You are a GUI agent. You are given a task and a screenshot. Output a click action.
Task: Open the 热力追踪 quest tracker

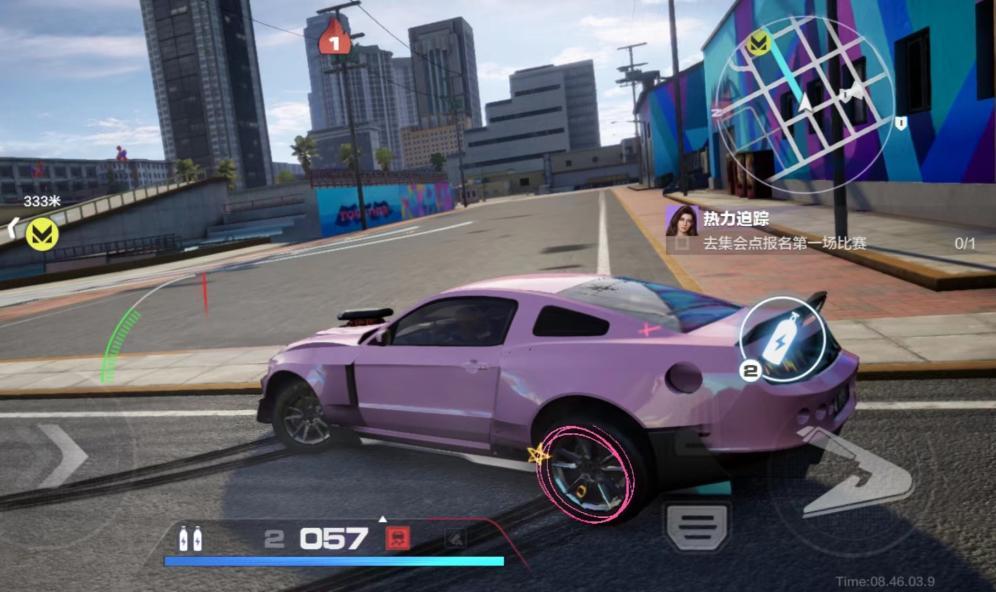coord(820,231)
